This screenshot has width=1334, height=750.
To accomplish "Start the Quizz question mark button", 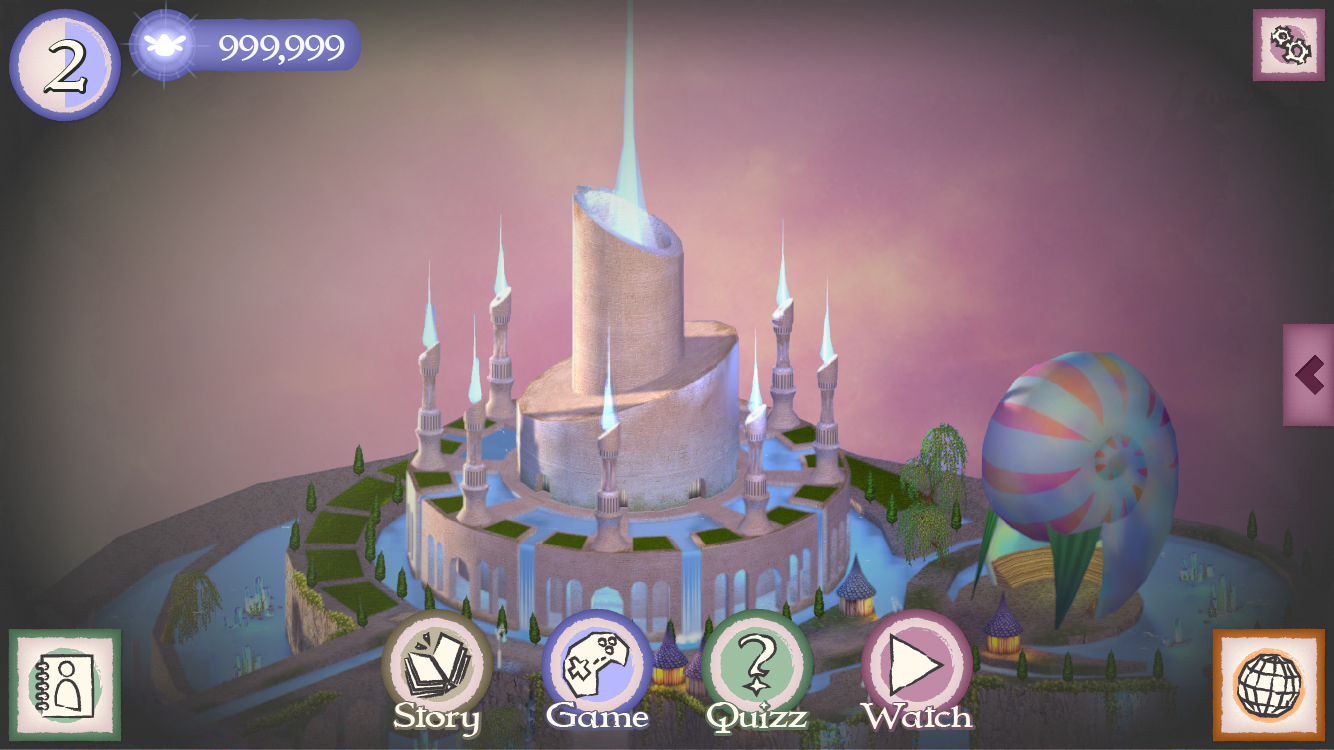I will [x=757, y=664].
